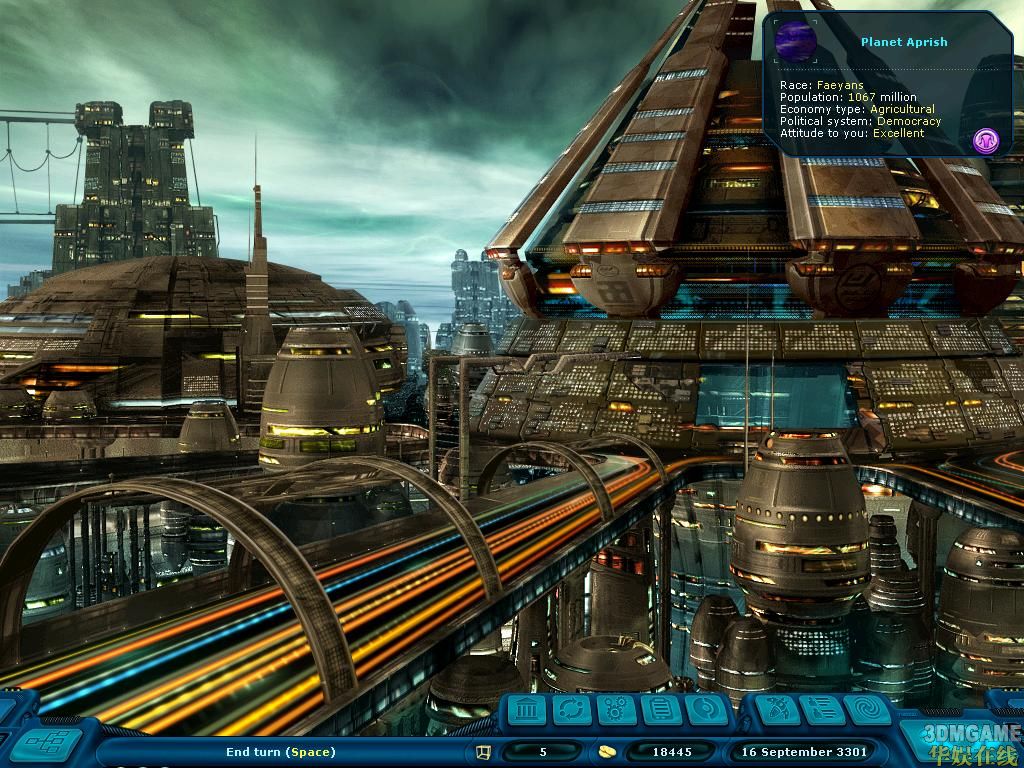The height and width of the screenshot is (768, 1024).
Task: Show the ratings list icon
Action: click(822, 711)
